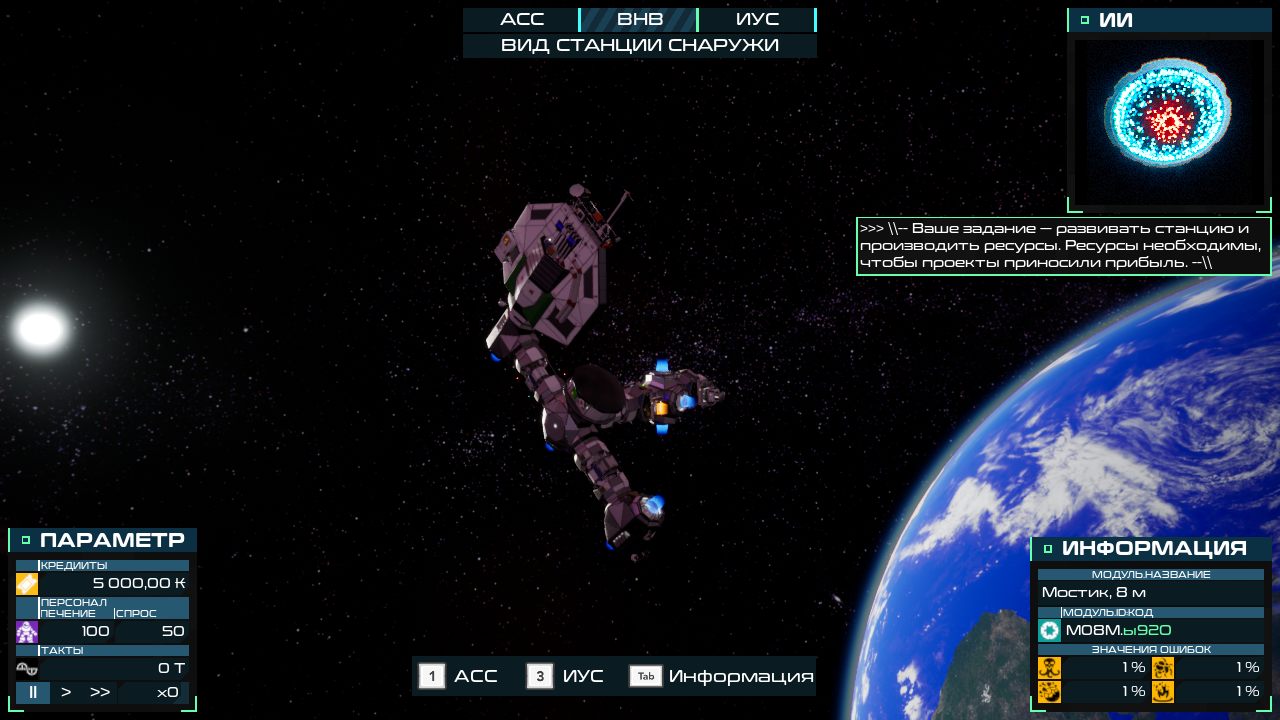Switch to the АСС tab at top

click(521, 20)
